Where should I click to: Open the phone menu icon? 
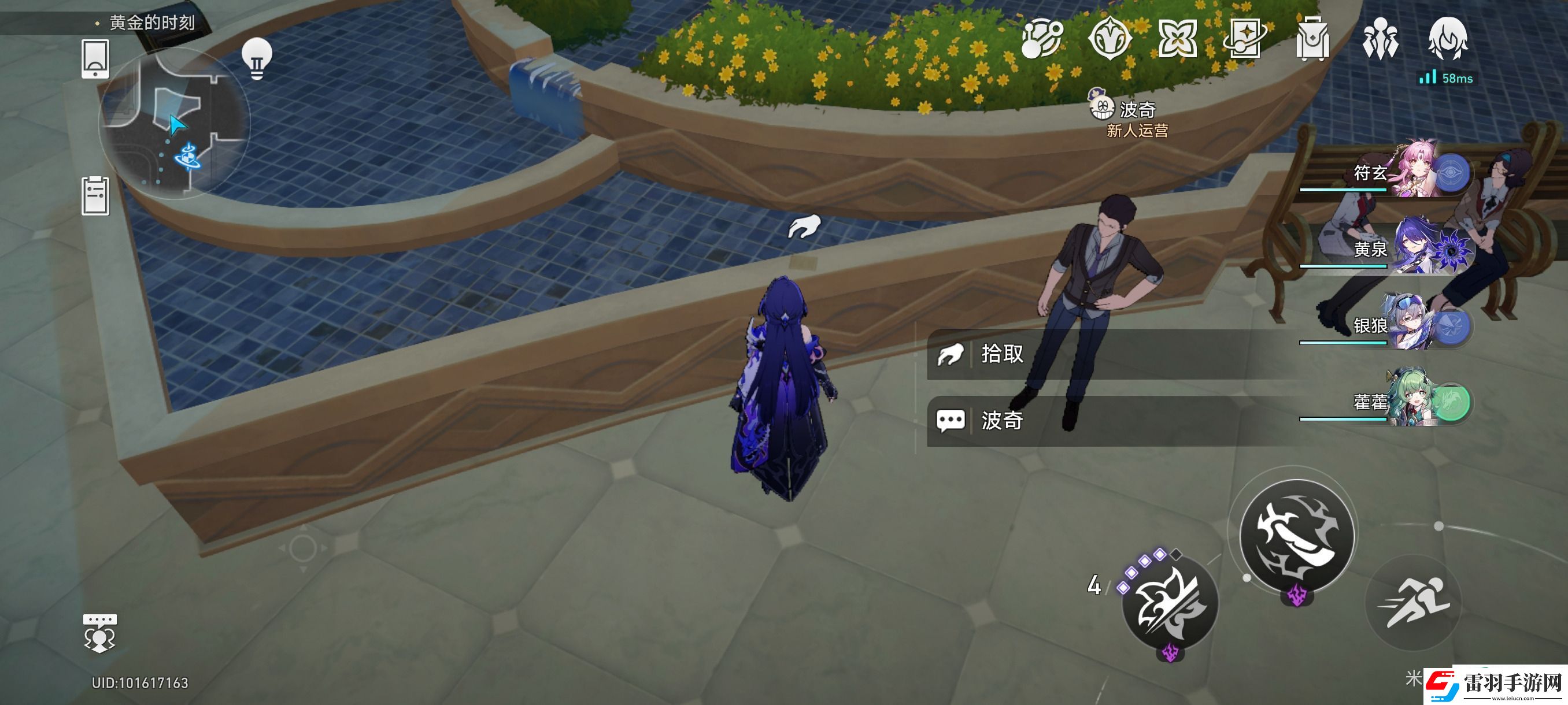point(95,59)
